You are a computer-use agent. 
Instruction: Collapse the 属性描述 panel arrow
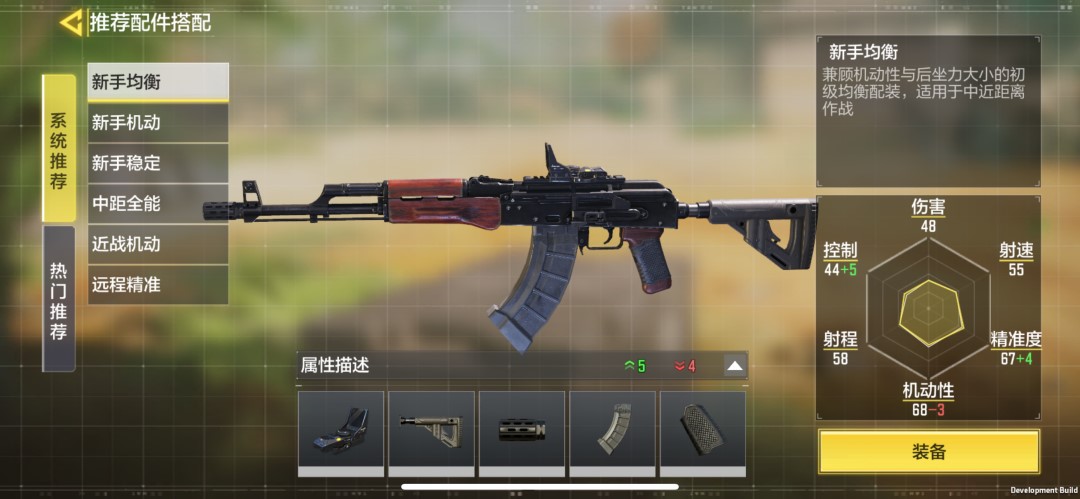pos(735,366)
